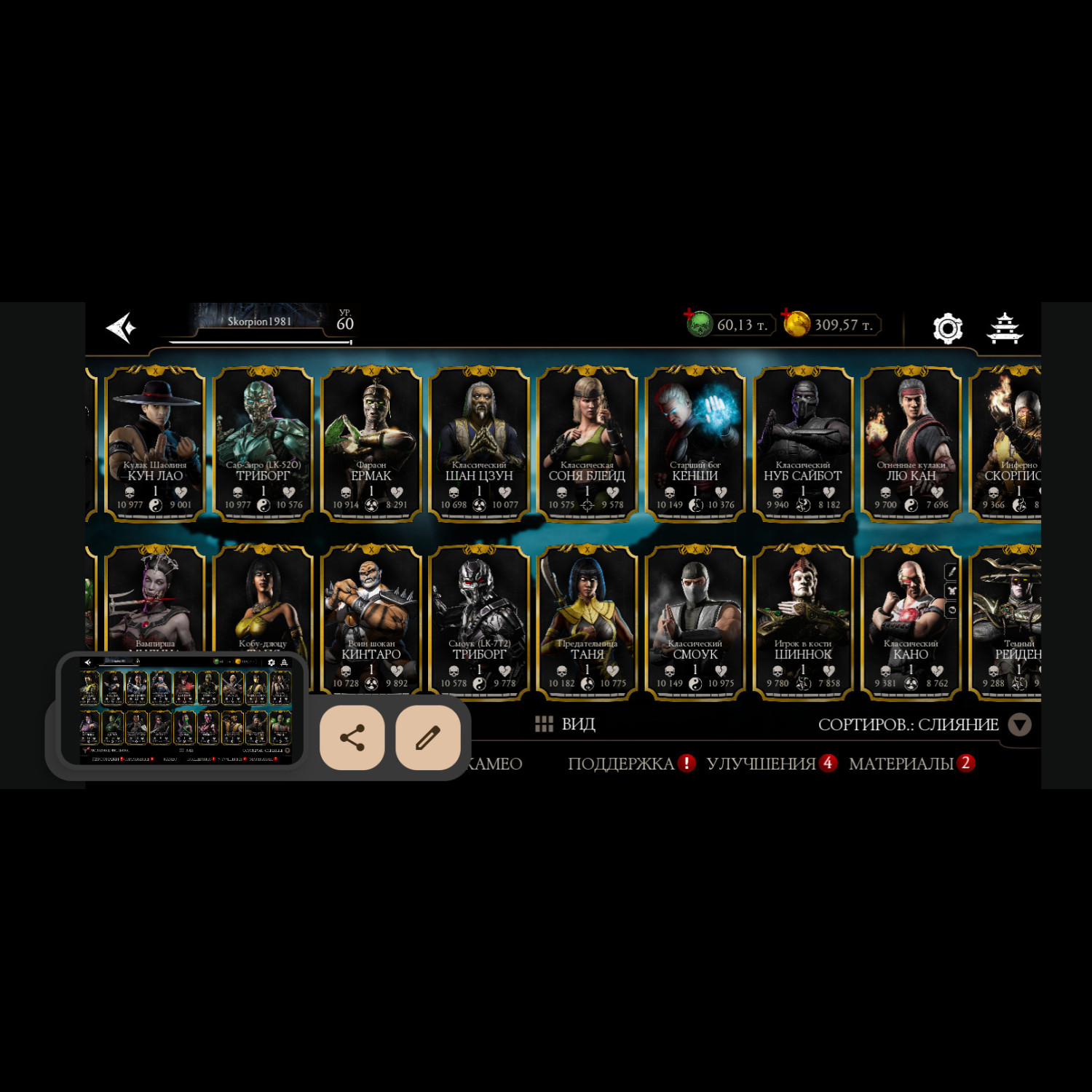
Task: Switch to the ПОДДЕРЖКА tab
Action: tap(621, 764)
